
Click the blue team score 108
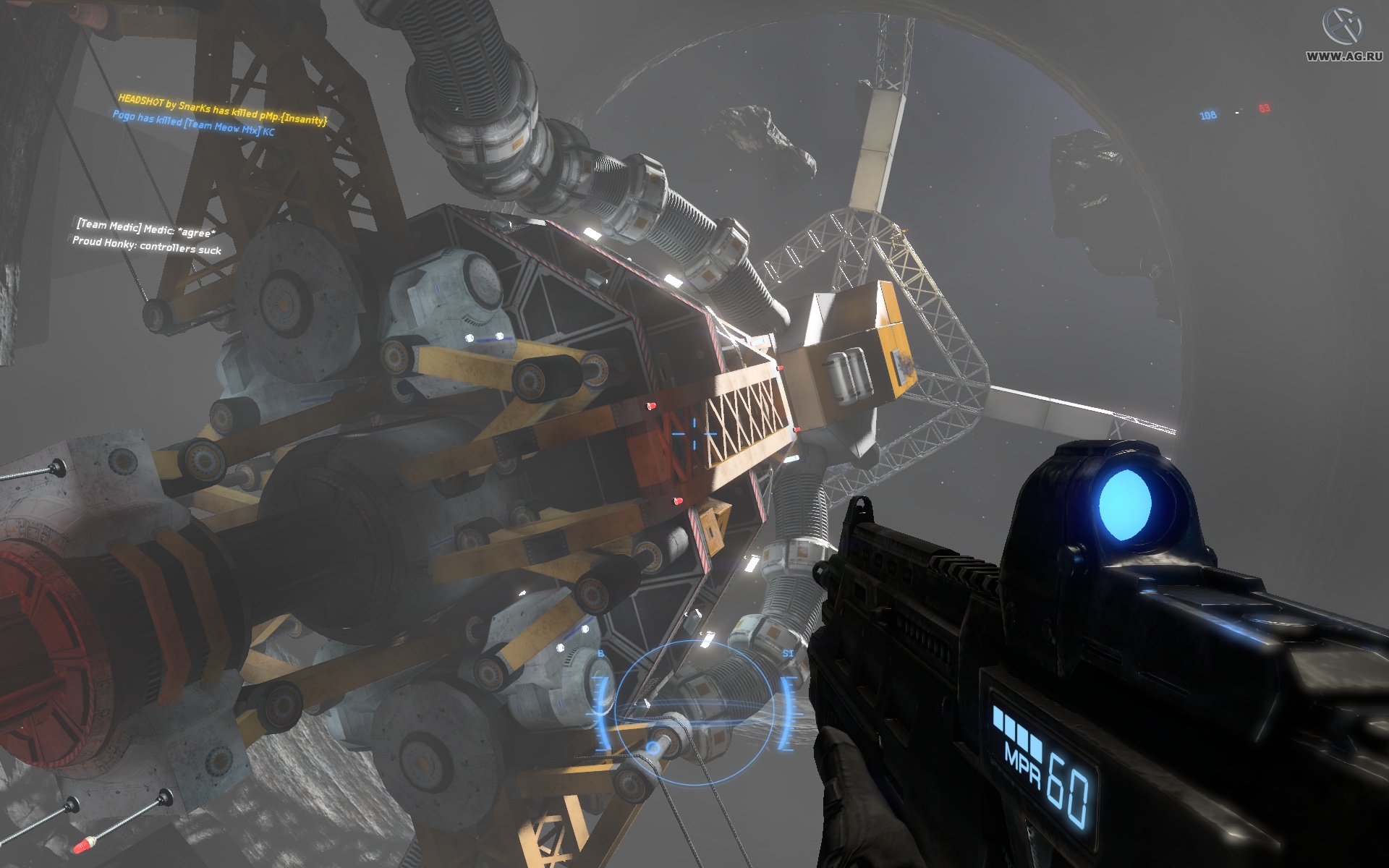click(x=1208, y=114)
